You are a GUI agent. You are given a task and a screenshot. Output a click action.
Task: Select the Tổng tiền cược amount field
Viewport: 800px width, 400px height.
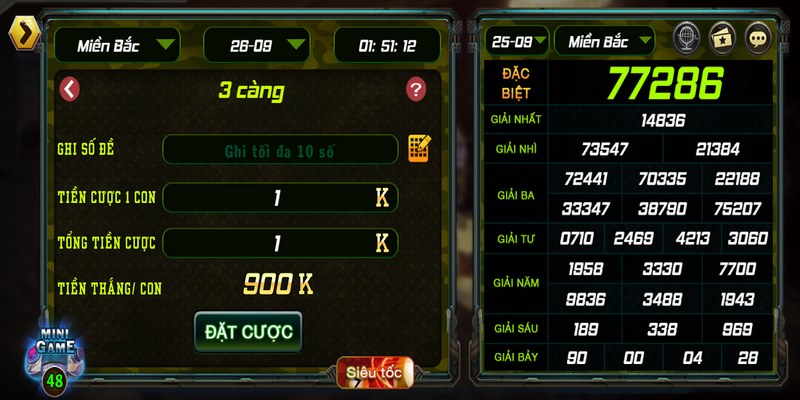(x=280, y=243)
